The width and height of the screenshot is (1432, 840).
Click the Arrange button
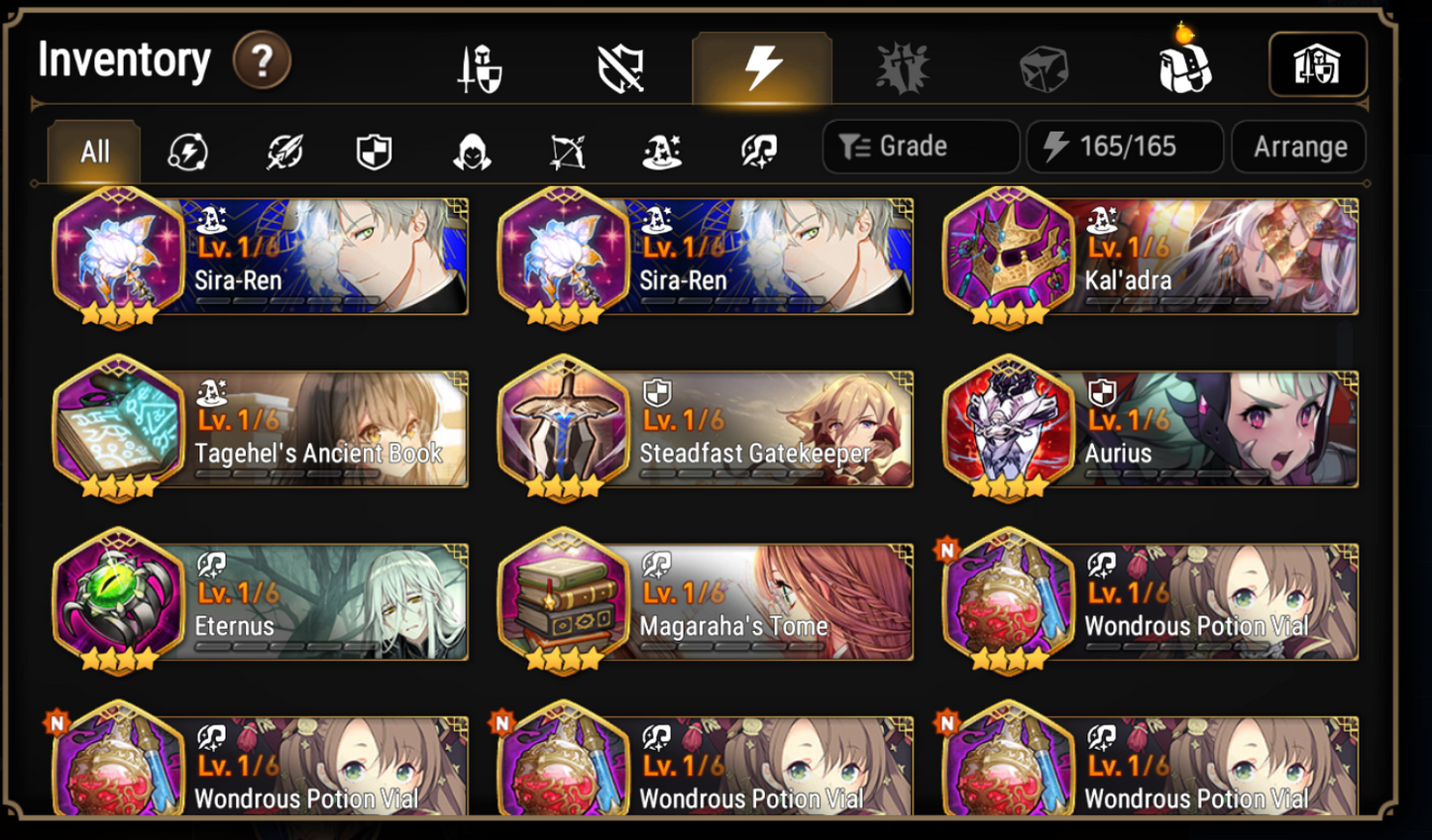click(1298, 146)
